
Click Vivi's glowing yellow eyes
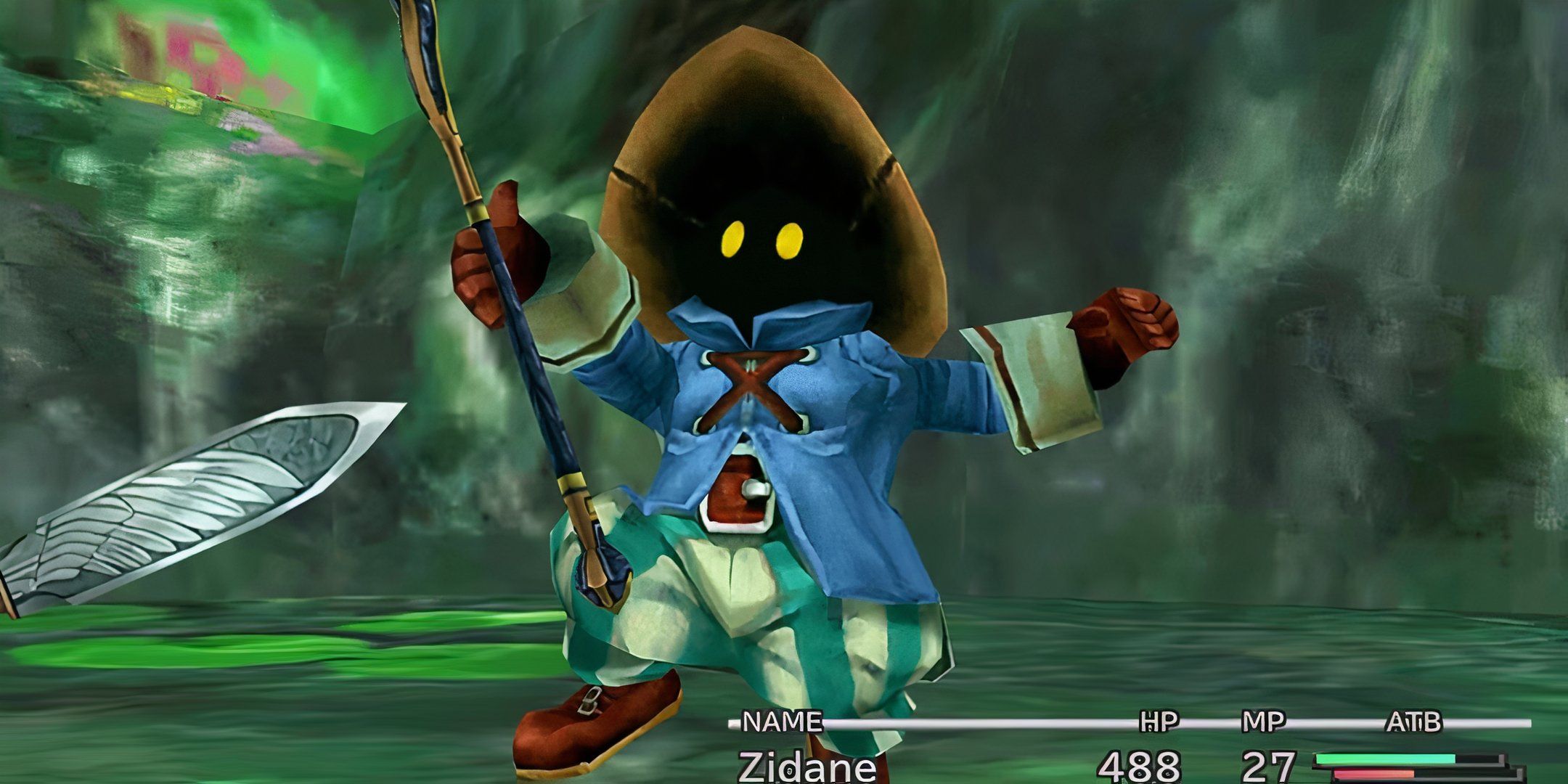pos(755,240)
